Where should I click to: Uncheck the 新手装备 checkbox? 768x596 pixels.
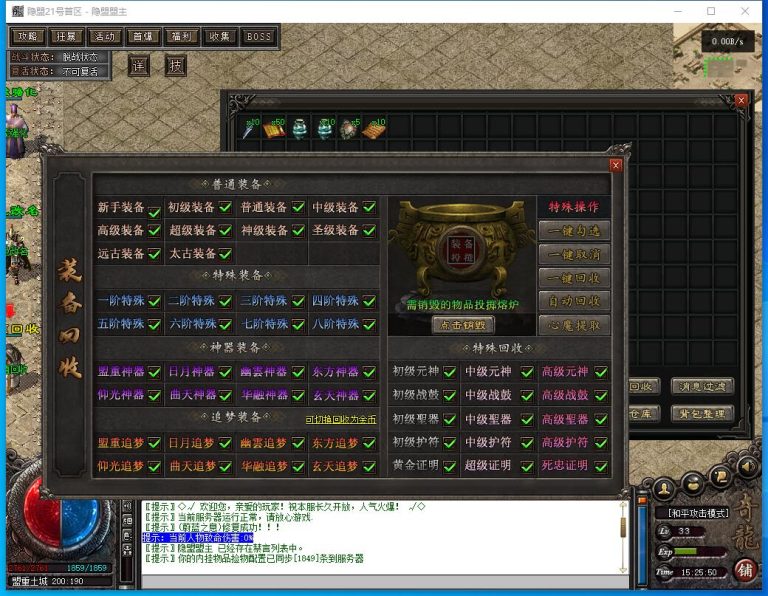coord(154,210)
